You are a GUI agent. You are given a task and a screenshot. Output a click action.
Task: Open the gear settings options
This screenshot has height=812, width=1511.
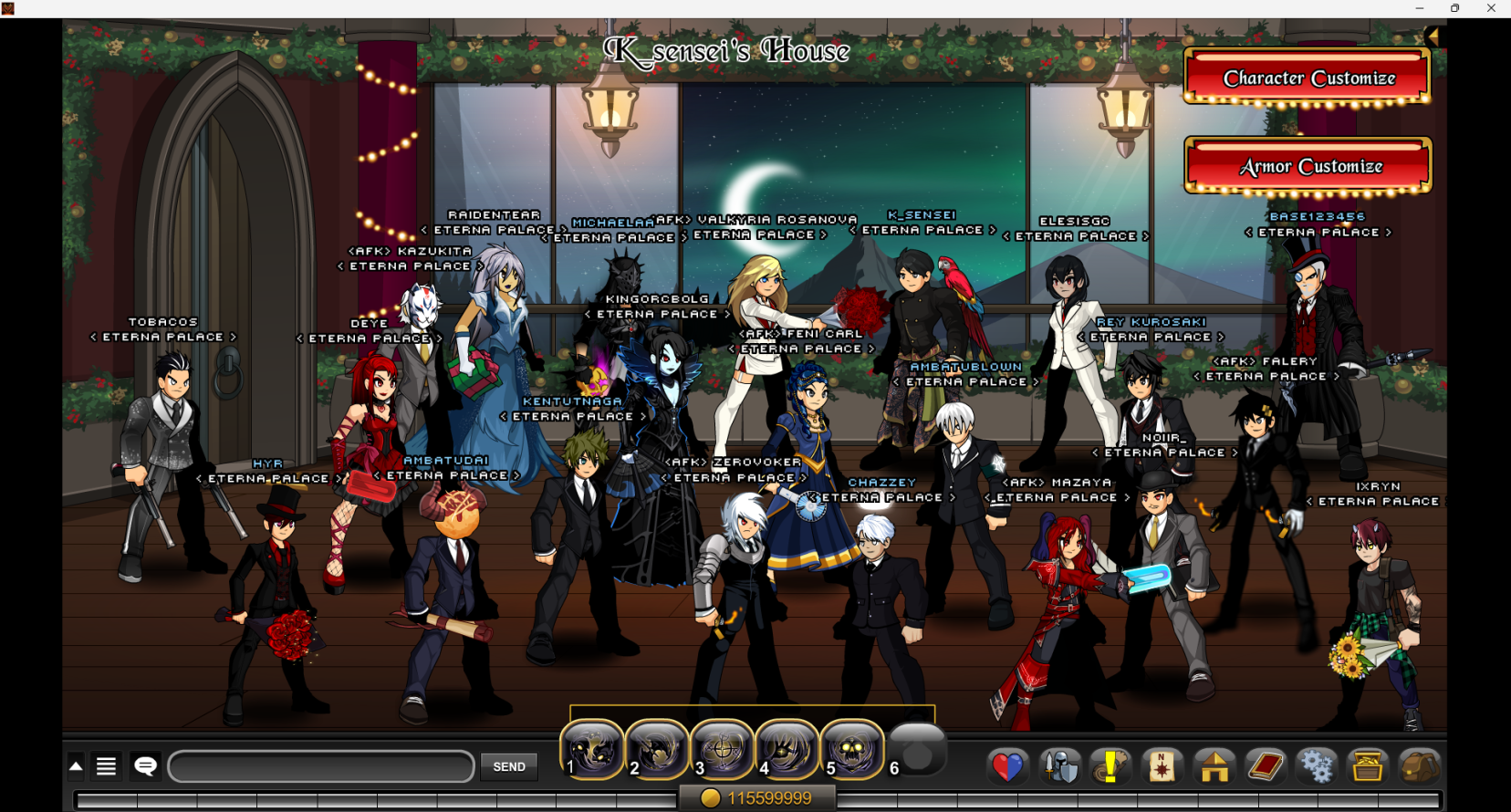[x=1316, y=766]
